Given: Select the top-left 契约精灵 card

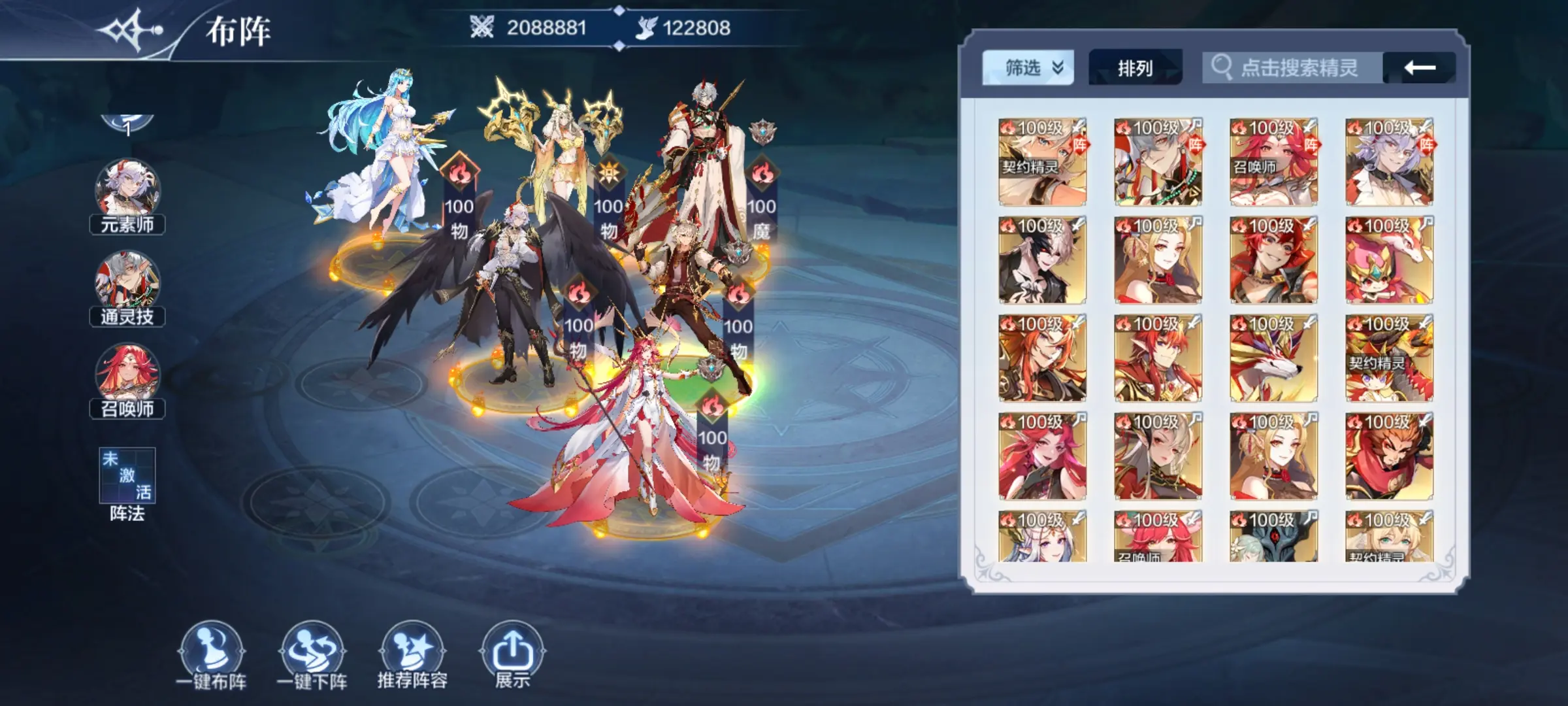Looking at the screenshot, I should click(x=1042, y=162).
